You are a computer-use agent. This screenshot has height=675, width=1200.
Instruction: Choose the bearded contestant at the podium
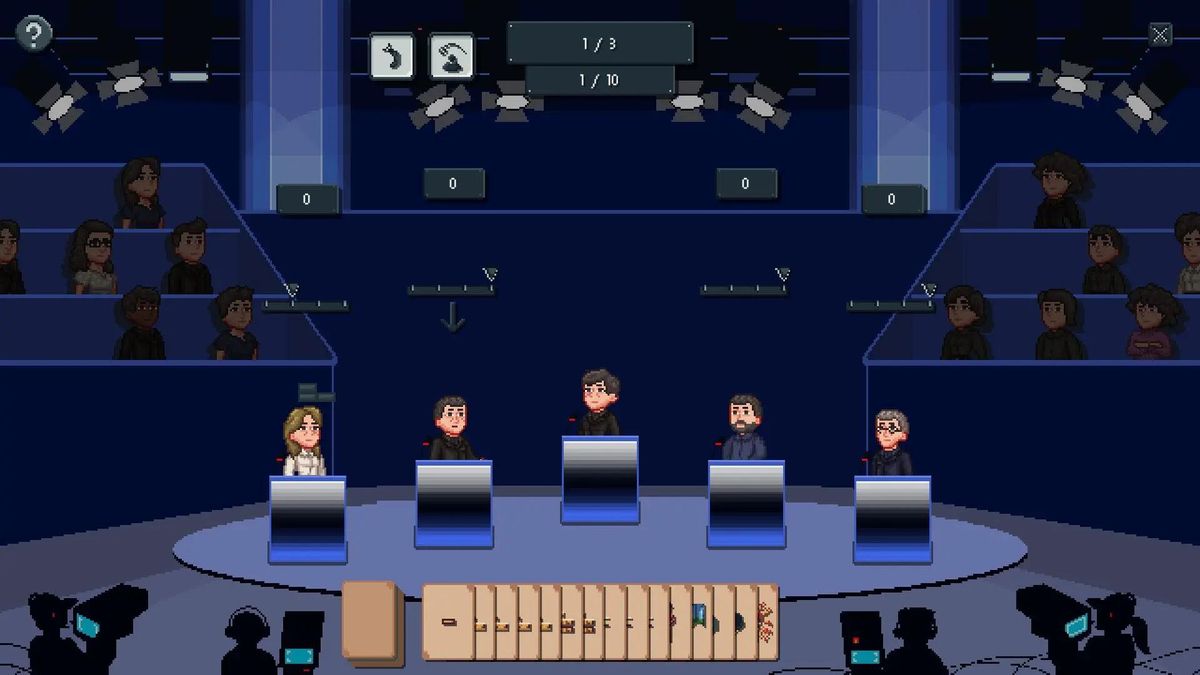[743, 428]
